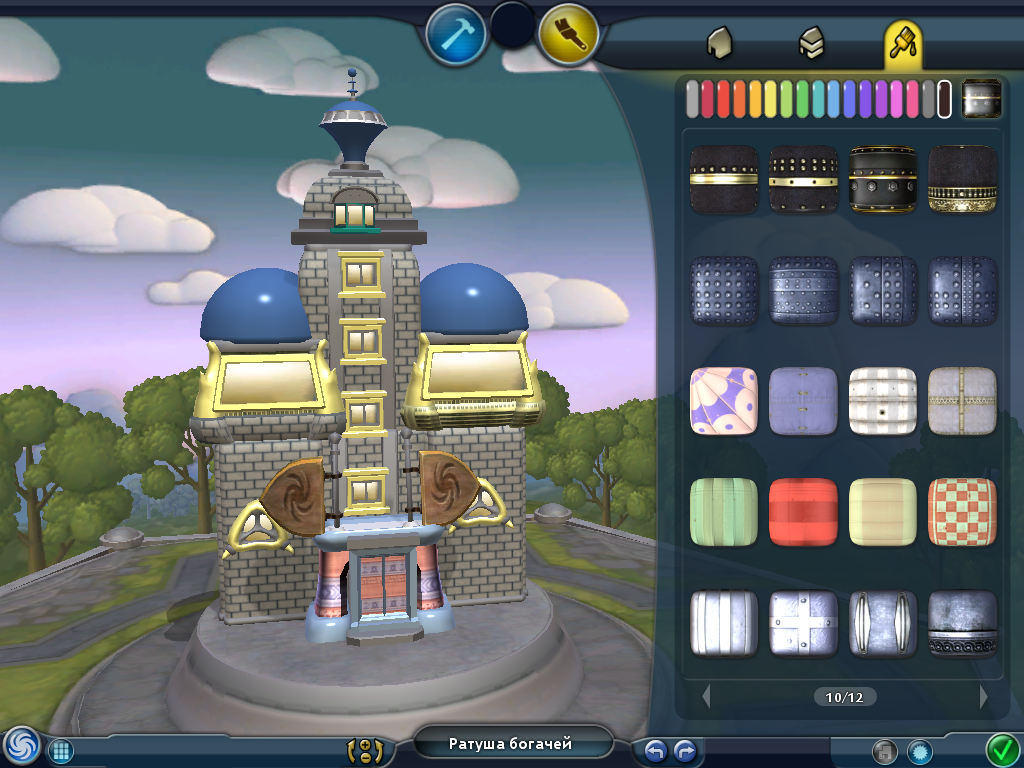Edit the building name field 'Ратуша богачей'
This screenshot has height=768, width=1024.
point(510,743)
